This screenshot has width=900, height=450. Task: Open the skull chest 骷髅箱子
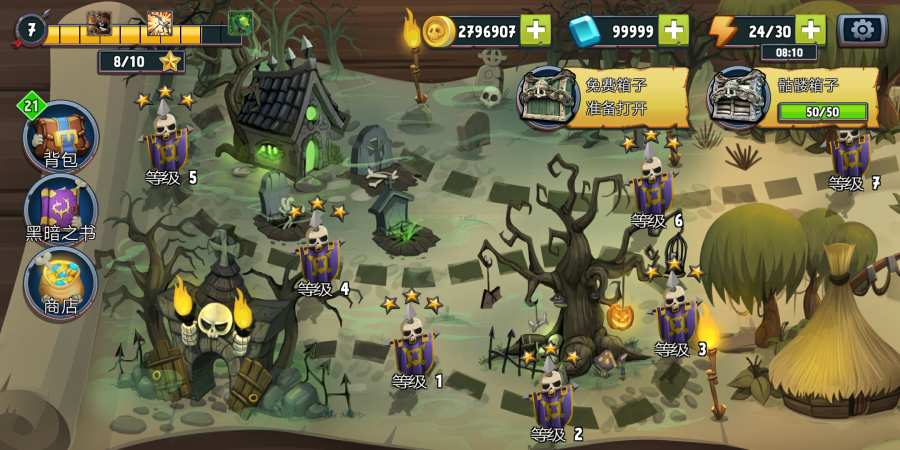(793, 97)
